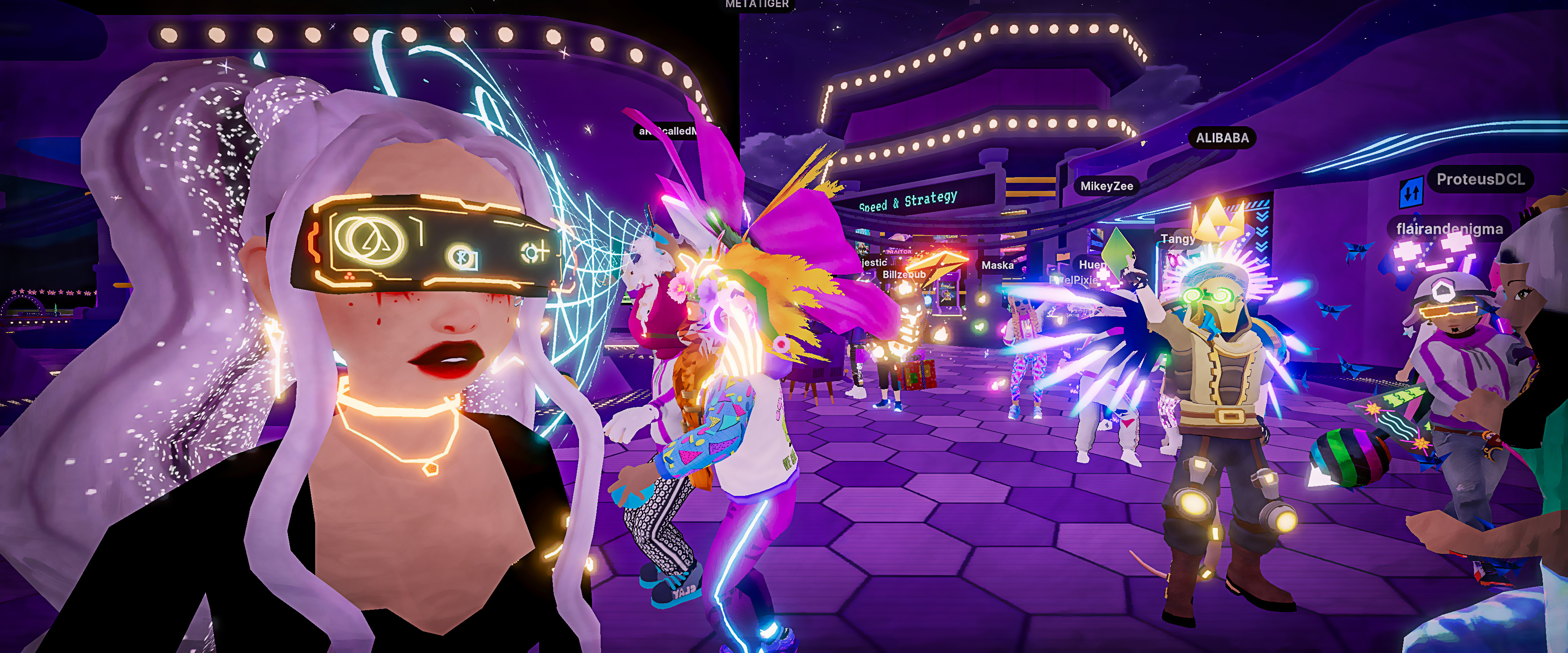Choose the flairandenigma name tag
The width and height of the screenshot is (1568, 653).
(x=1449, y=229)
